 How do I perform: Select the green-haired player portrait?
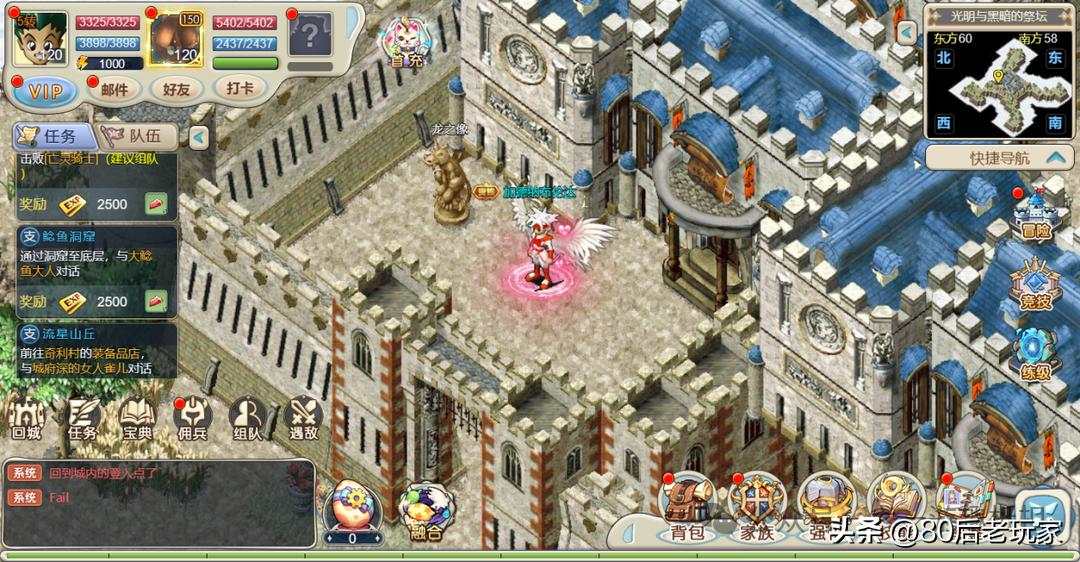pos(41,38)
